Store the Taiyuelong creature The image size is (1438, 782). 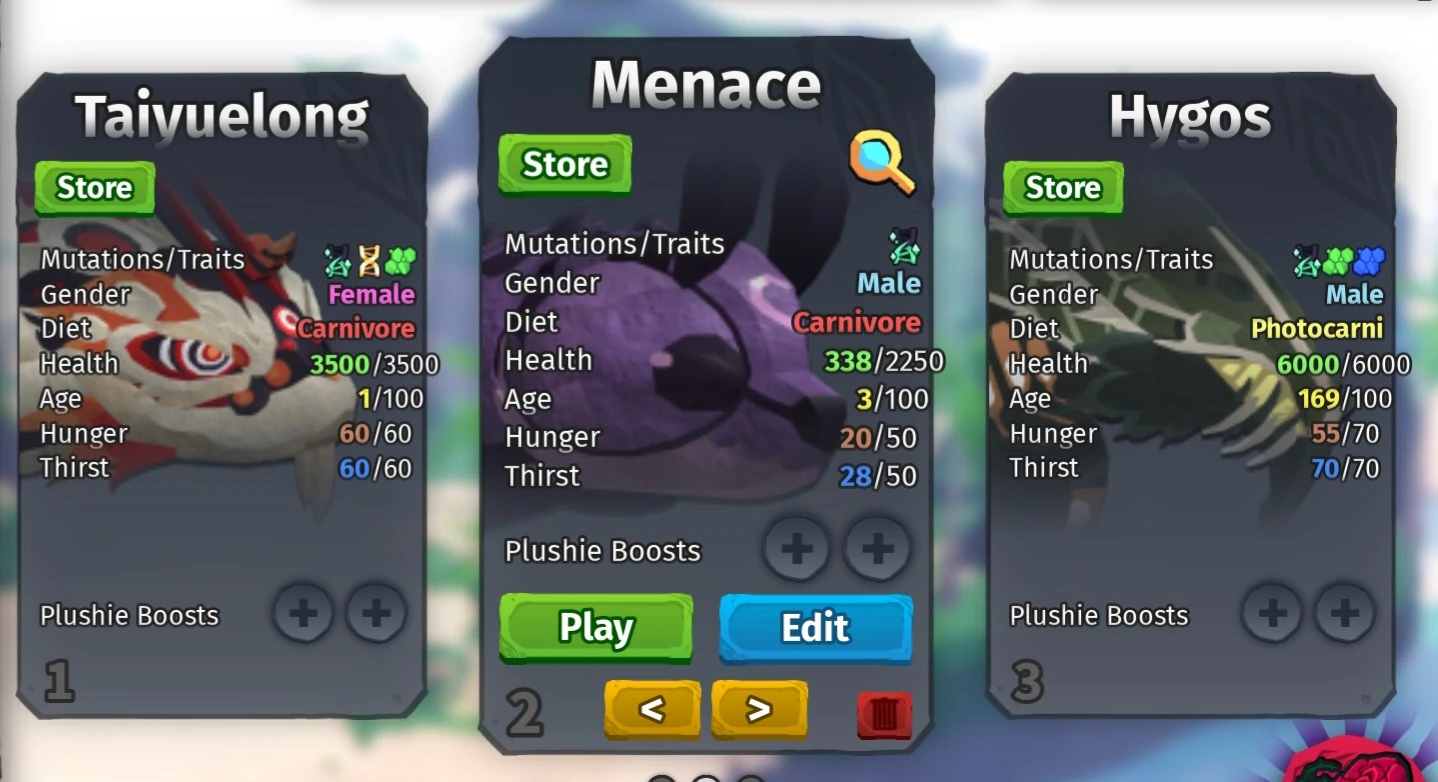point(94,187)
